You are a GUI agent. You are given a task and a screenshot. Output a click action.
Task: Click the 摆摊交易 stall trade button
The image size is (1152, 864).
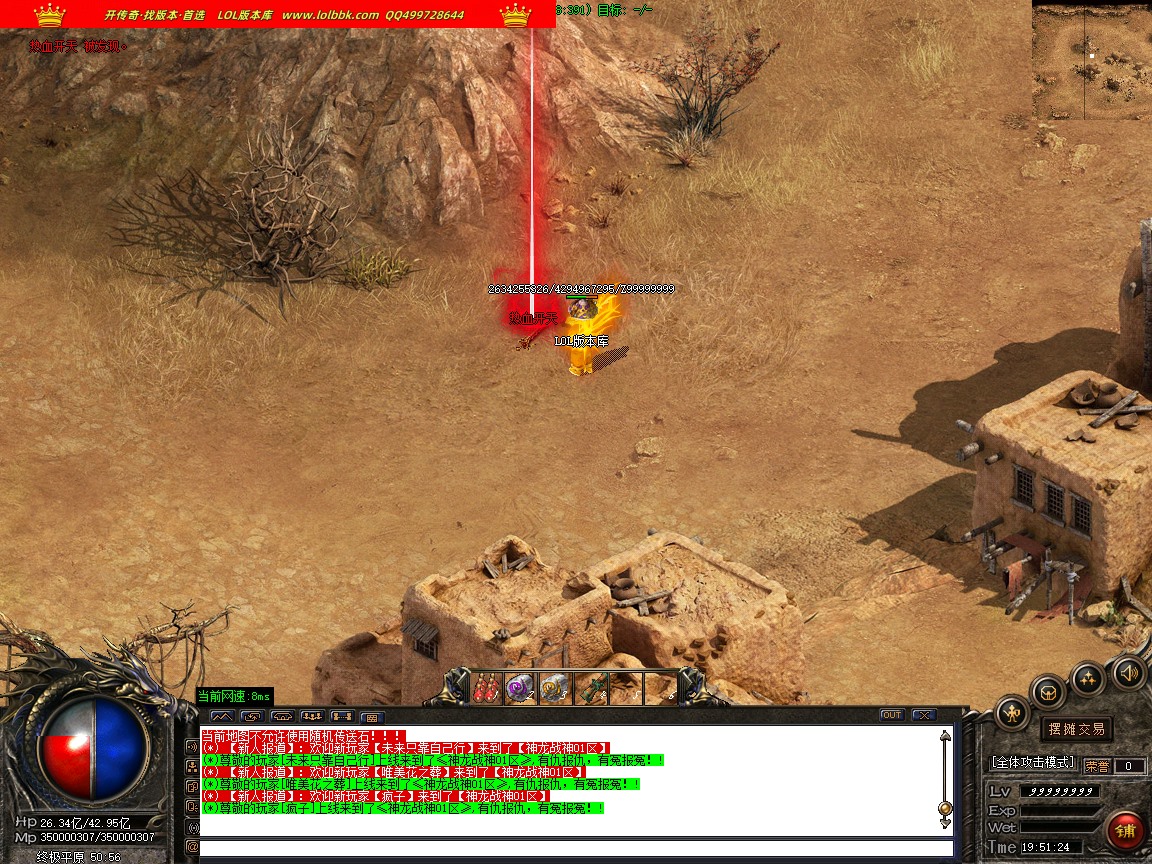(1077, 728)
